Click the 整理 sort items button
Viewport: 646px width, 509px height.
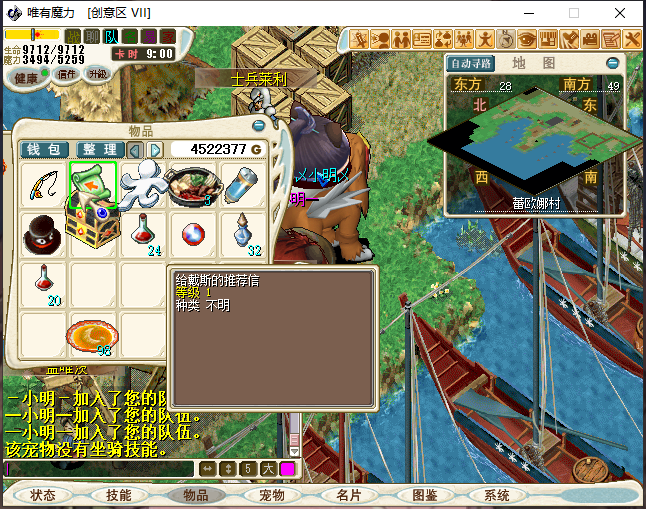[100, 150]
